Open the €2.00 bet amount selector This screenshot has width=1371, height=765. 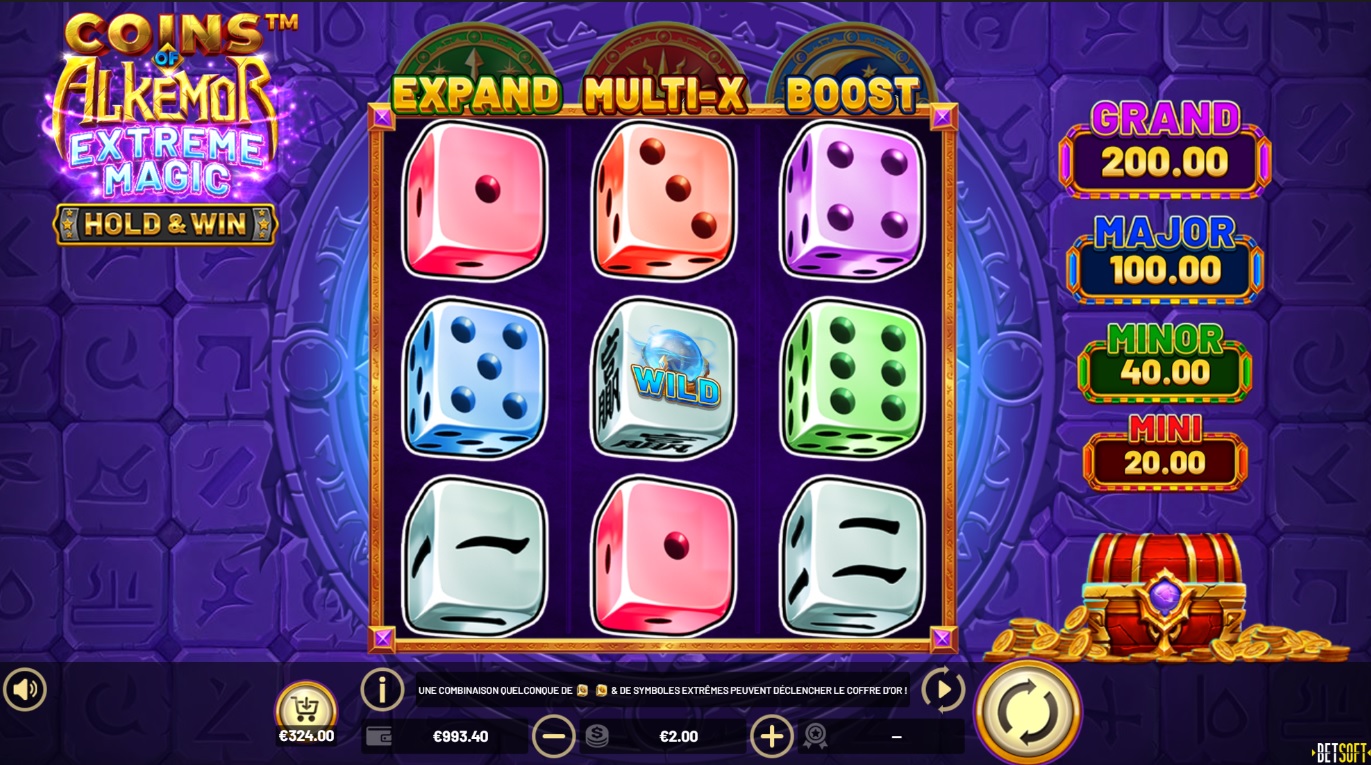[680, 736]
